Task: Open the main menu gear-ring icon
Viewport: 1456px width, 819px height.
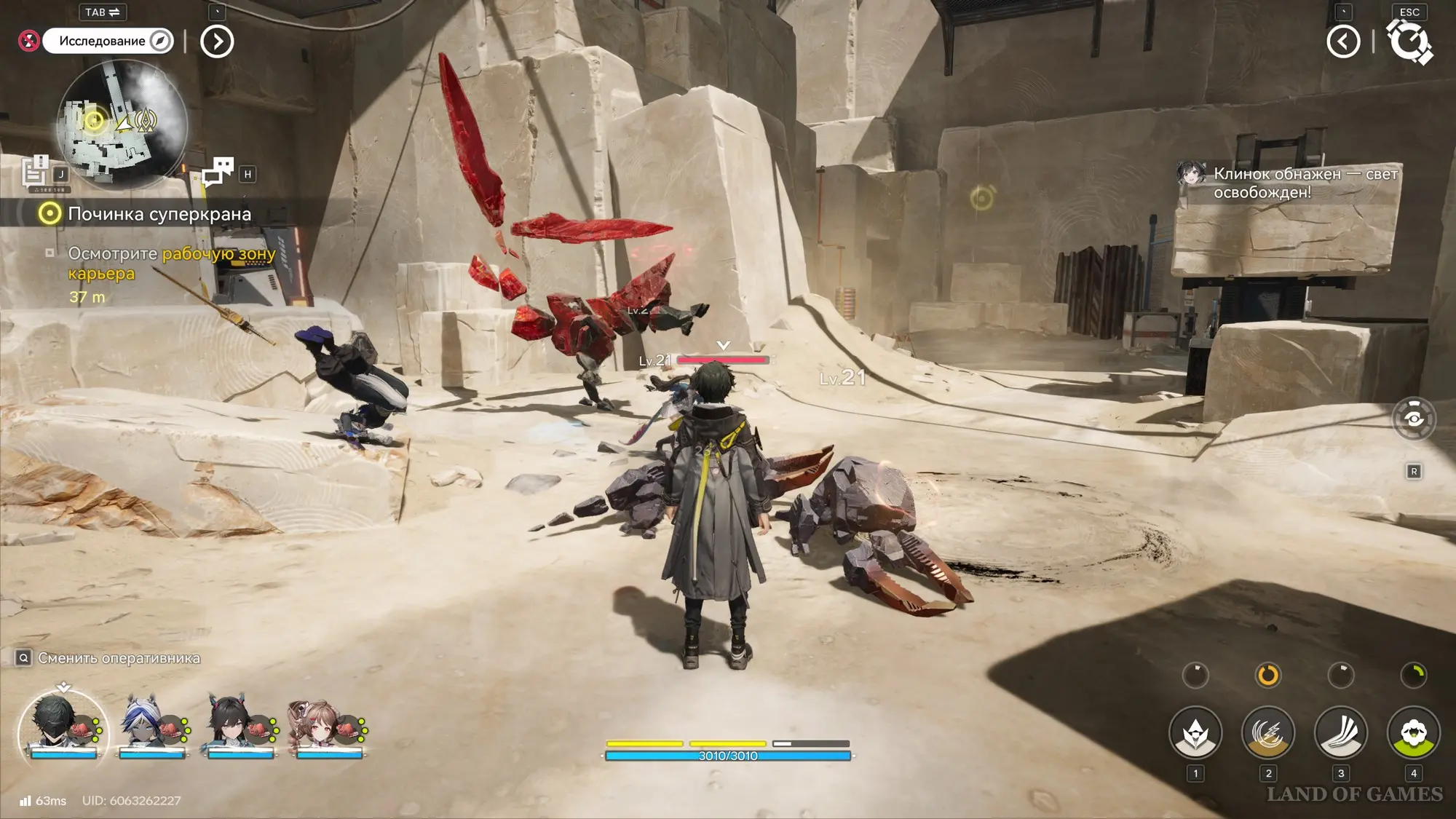Action: coord(1409,41)
